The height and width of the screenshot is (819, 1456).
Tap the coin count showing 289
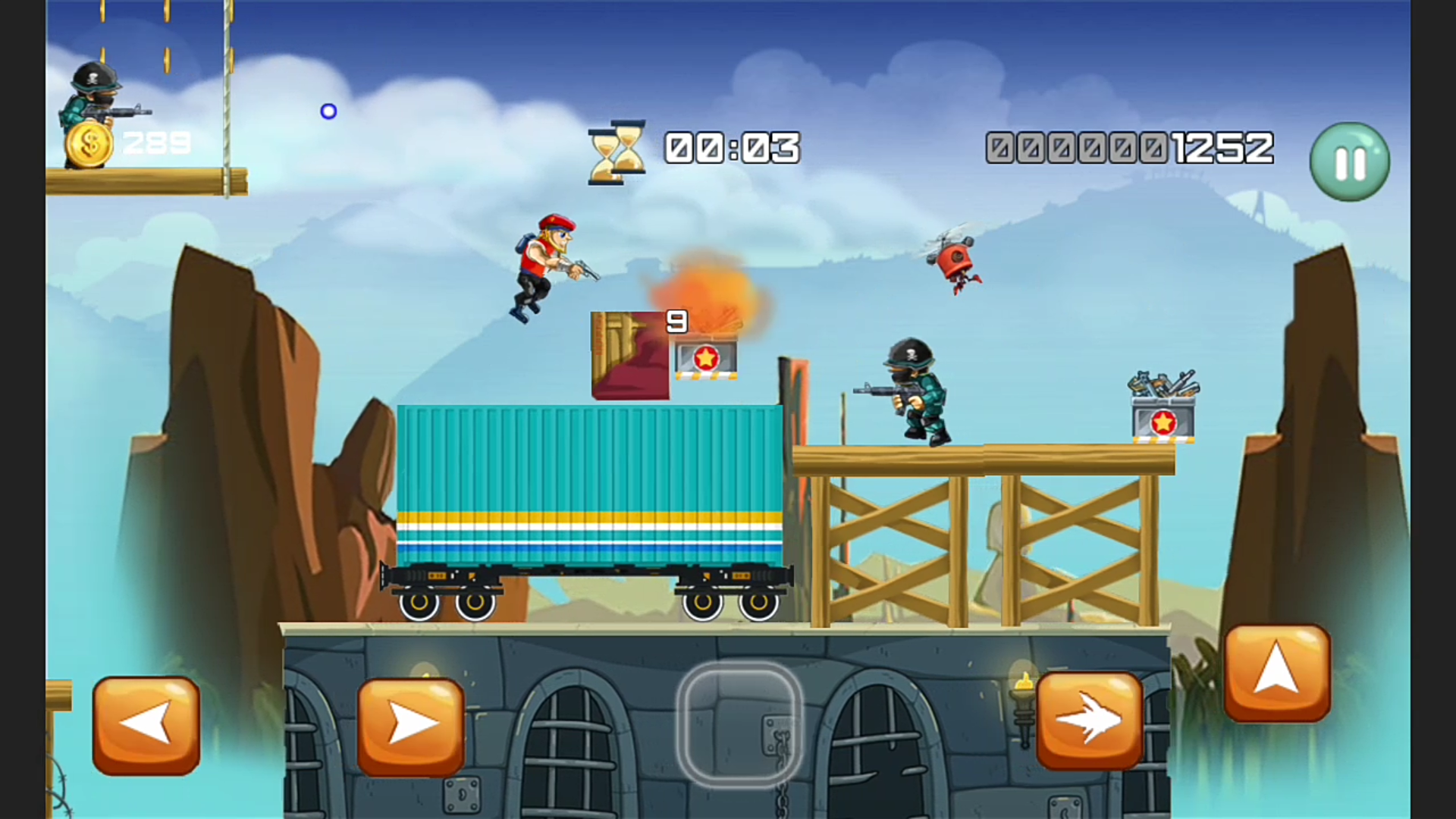pyautogui.click(x=157, y=142)
